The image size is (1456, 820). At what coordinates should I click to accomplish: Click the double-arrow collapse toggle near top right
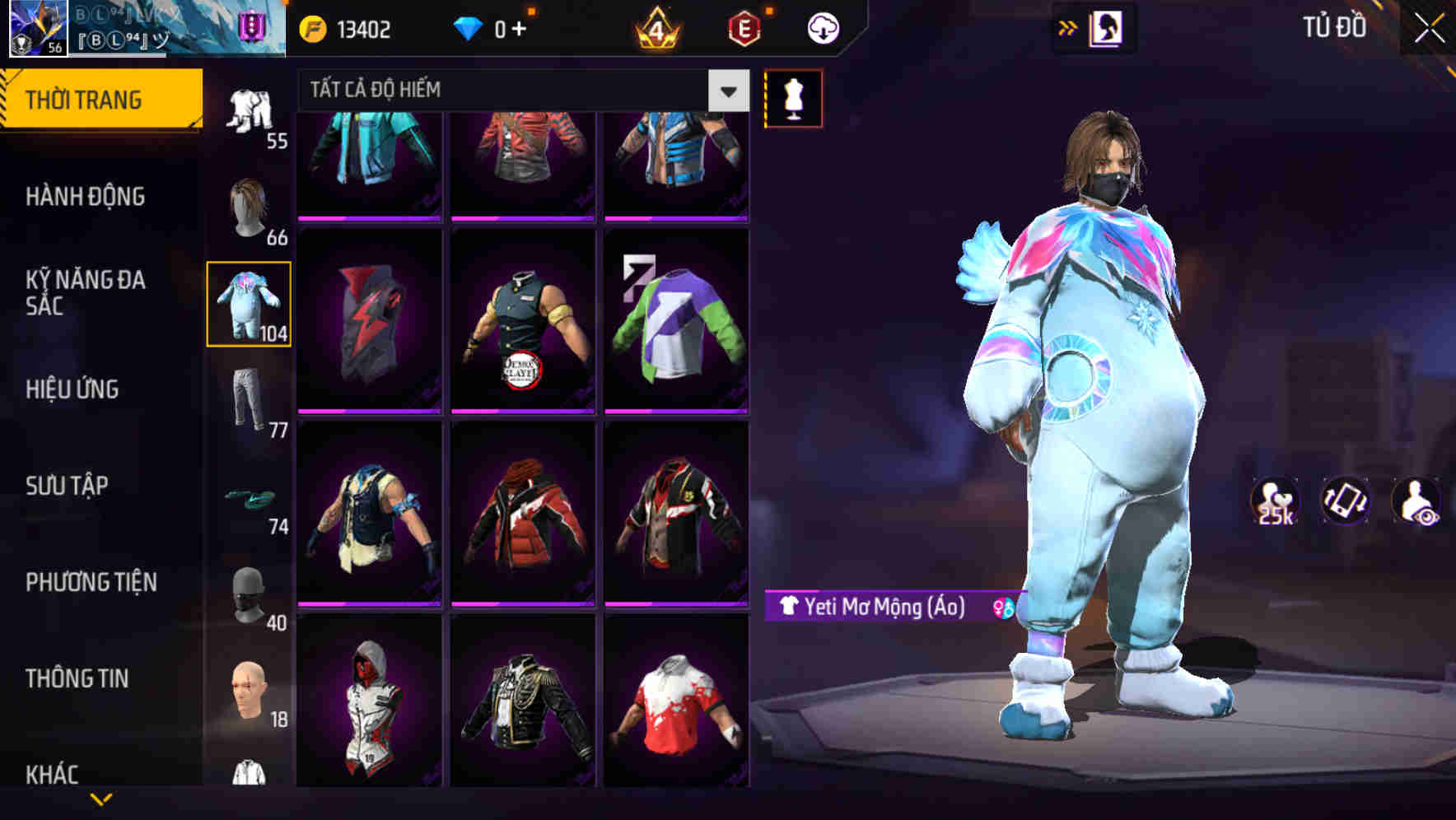click(1069, 26)
